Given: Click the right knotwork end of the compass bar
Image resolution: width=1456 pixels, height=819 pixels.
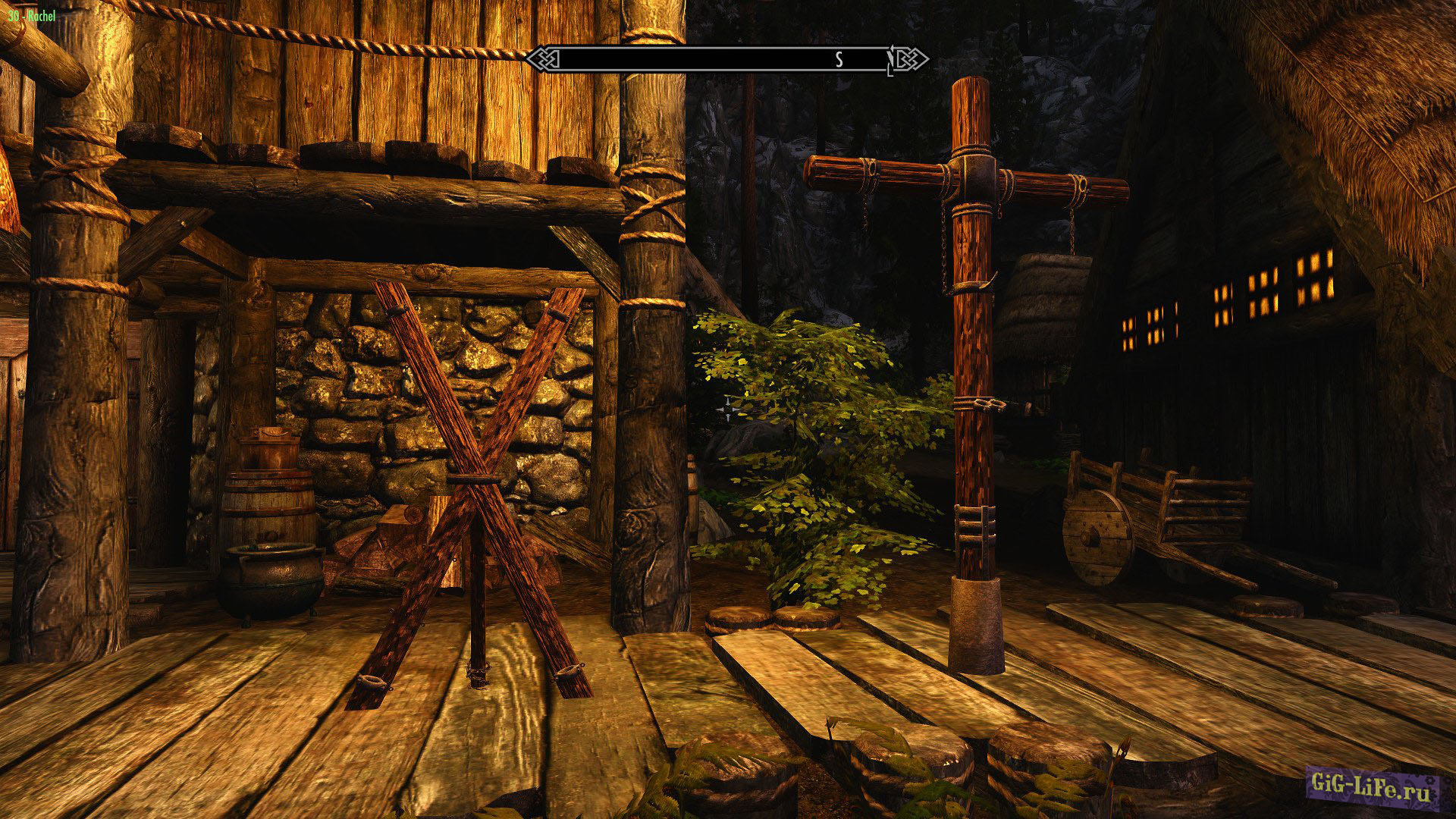Looking at the screenshot, I should click(908, 58).
